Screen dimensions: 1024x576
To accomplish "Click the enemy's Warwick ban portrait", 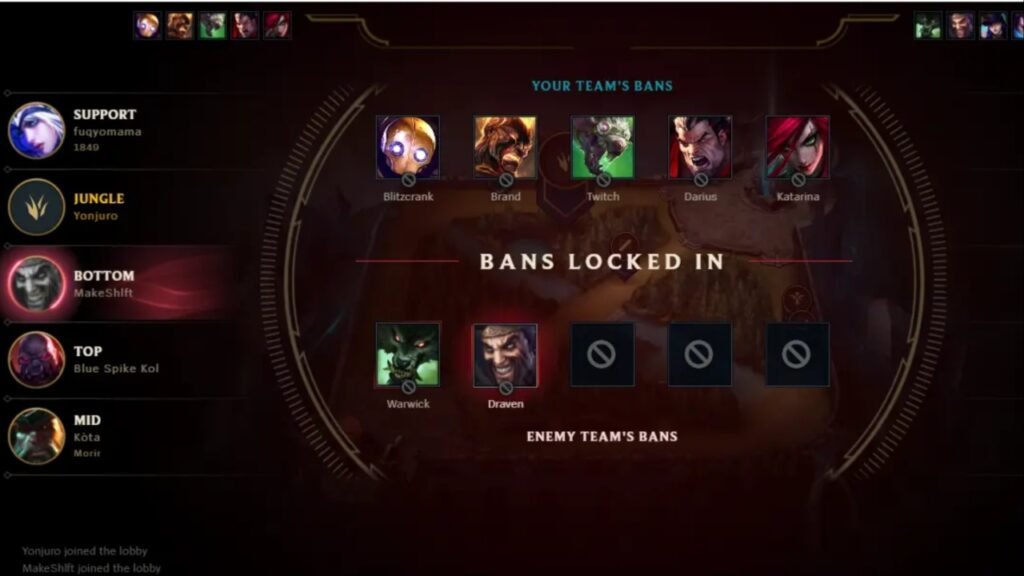I will (x=407, y=354).
